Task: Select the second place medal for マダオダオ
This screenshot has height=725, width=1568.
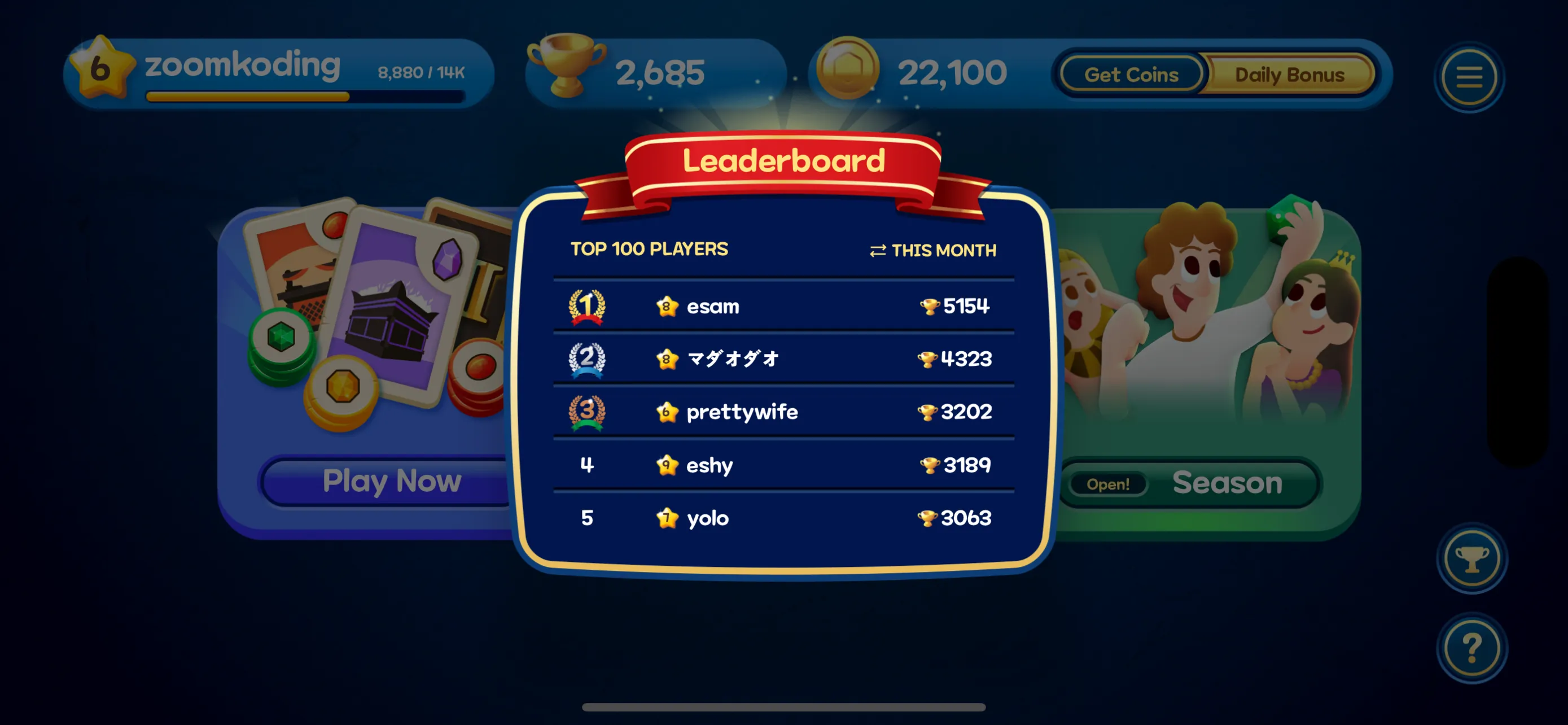Action: click(x=586, y=359)
